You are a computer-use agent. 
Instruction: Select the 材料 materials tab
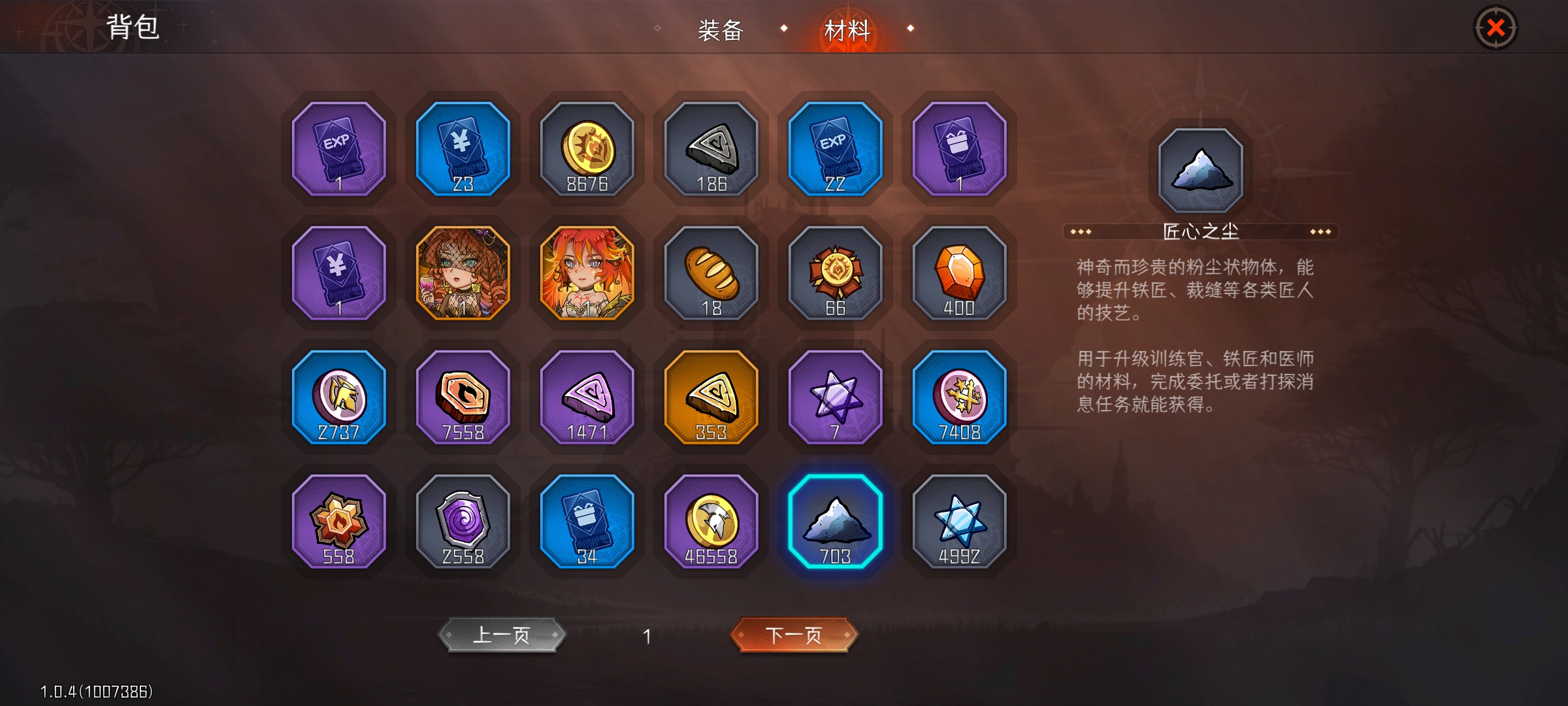[847, 30]
